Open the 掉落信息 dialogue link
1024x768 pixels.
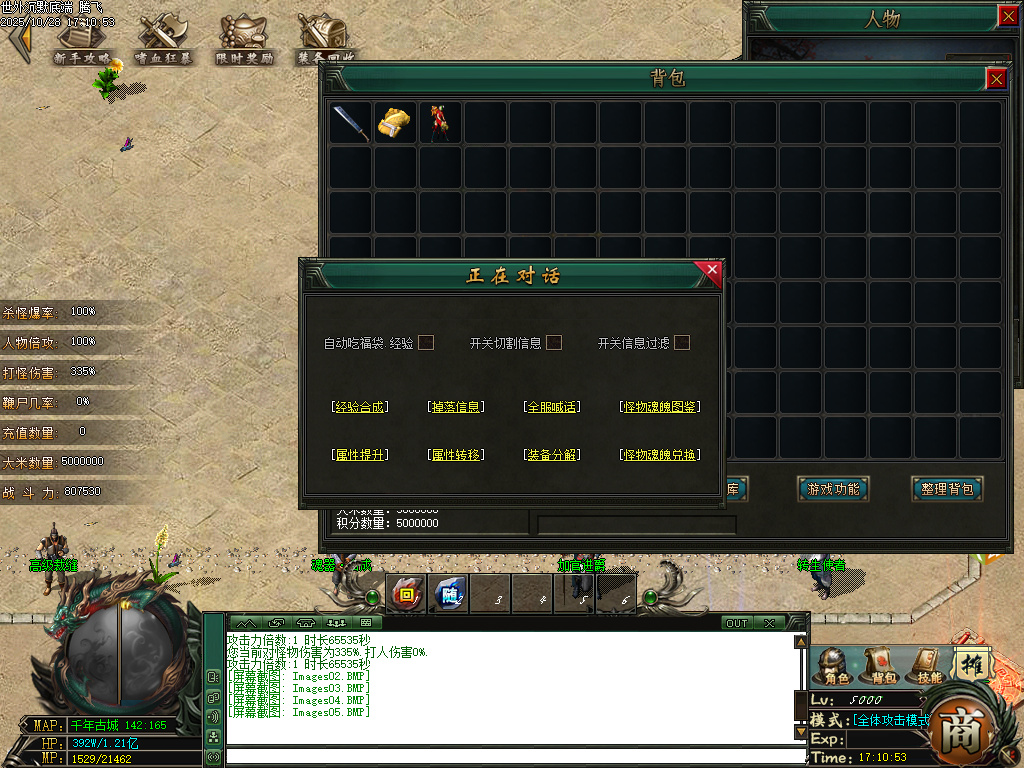click(455, 407)
